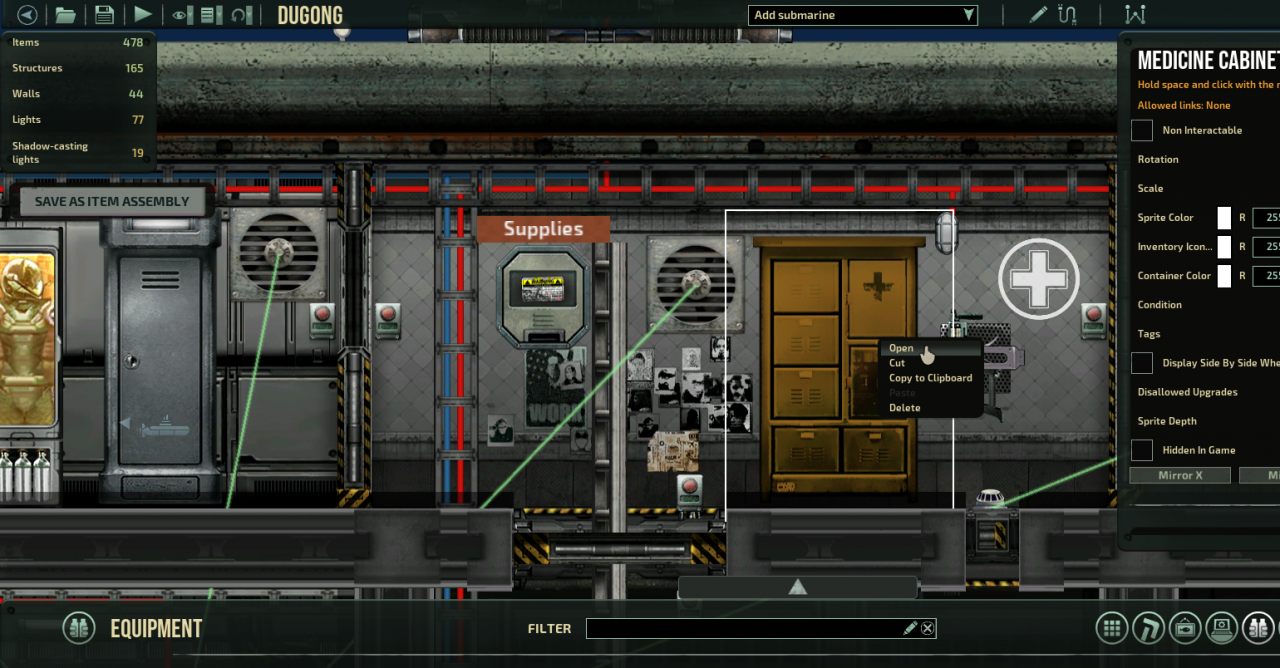Viewport: 1280px width, 668px height.
Task: Choose Delete in the context menu
Action: (x=904, y=408)
